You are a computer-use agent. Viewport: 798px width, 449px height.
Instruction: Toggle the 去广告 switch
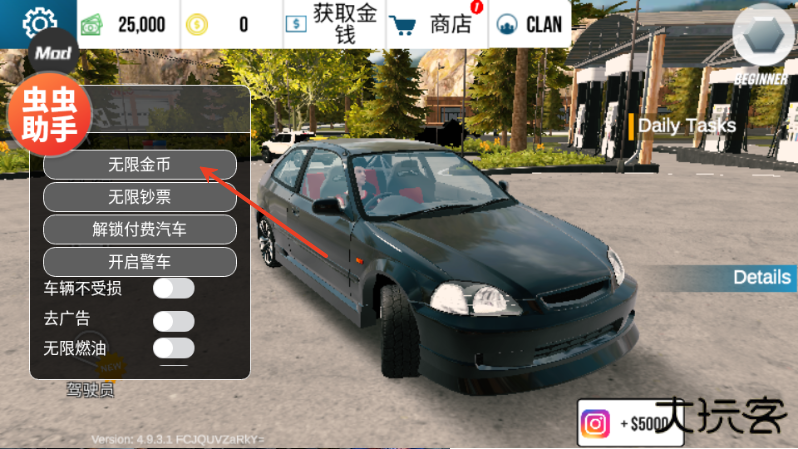(x=173, y=320)
